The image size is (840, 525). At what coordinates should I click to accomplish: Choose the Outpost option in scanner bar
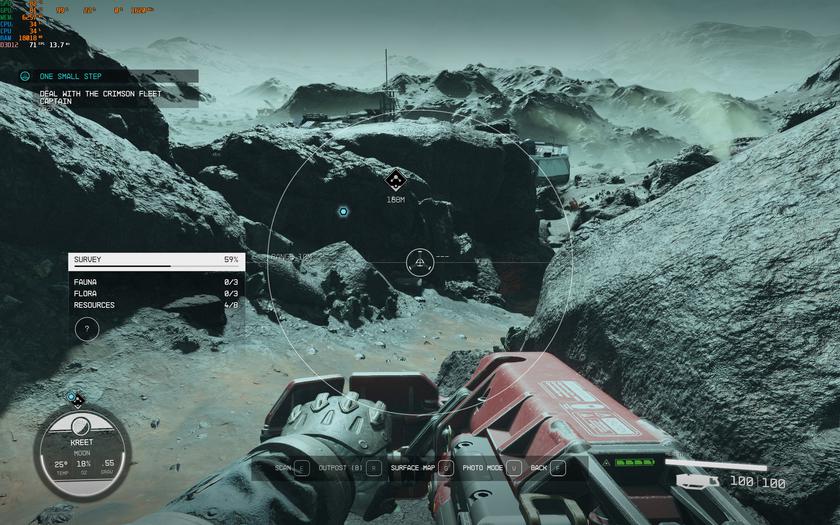point(349,467)
